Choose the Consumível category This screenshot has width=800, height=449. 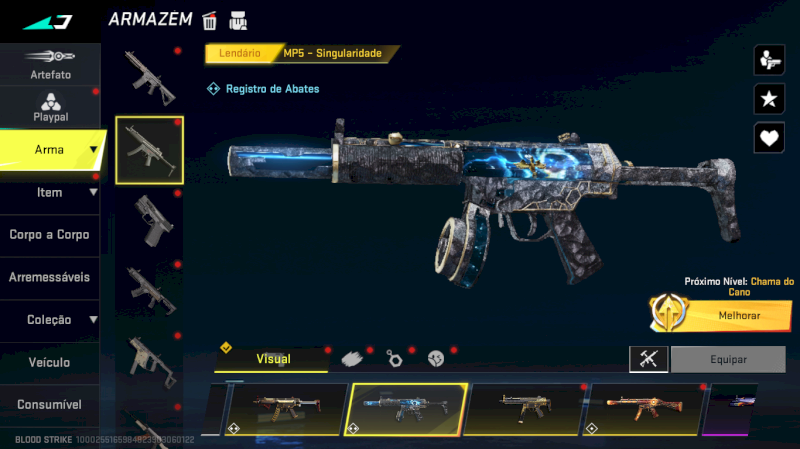click(x=50, y=405)
